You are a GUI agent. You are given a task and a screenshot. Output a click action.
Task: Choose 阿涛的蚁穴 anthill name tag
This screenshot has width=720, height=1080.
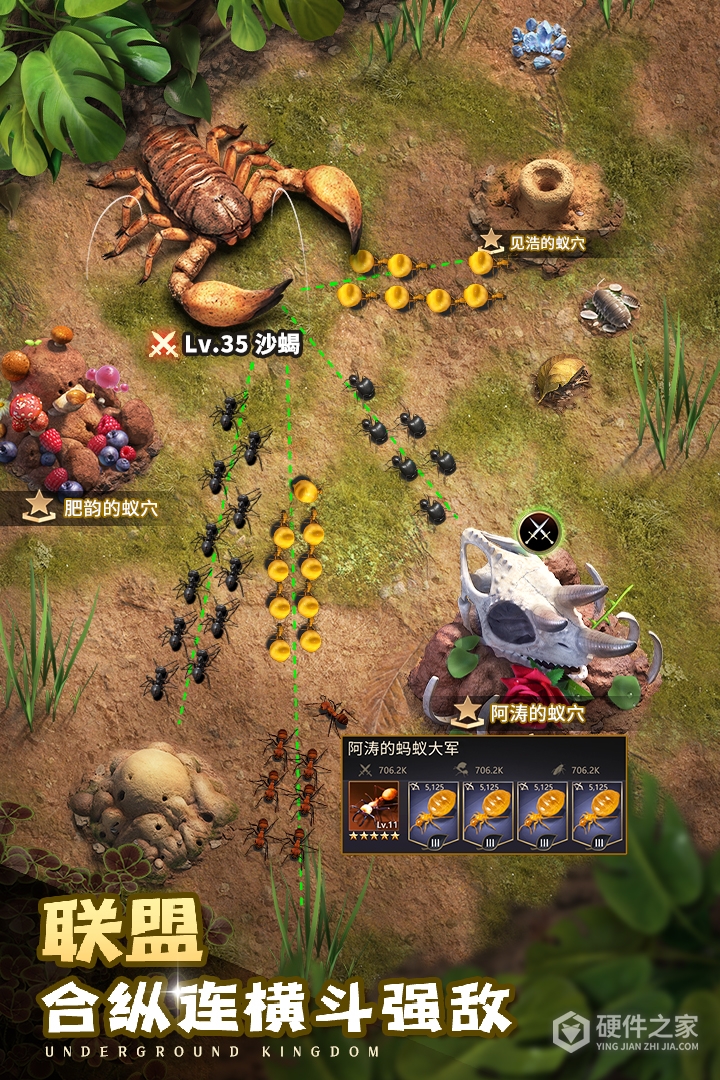tap(522, 713)
